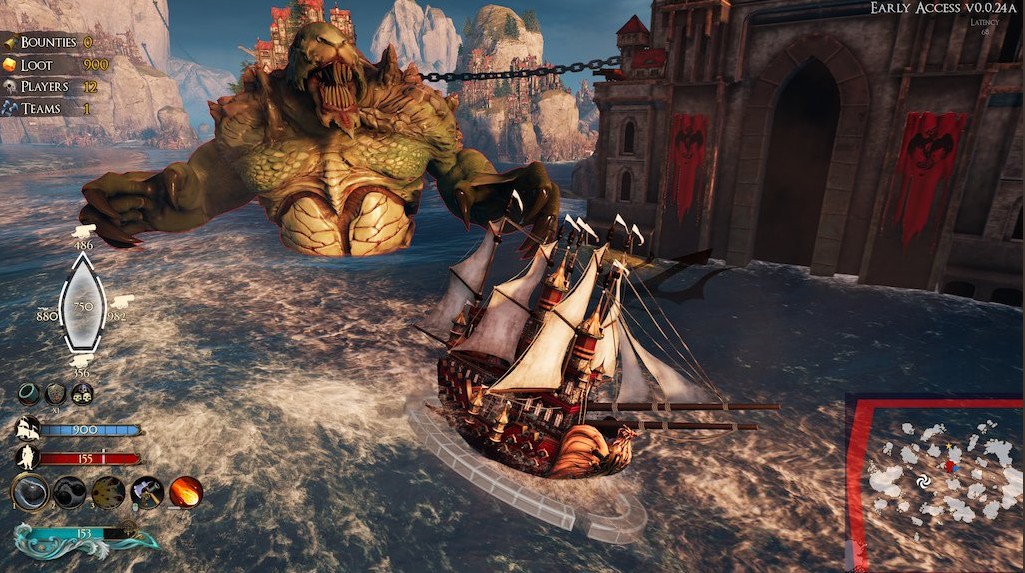Image resolution: width=1025 pixels, height=573 pixels.
Task: Choose the scatter shot ammo in slot 3
Action: (x=108, y=492)
